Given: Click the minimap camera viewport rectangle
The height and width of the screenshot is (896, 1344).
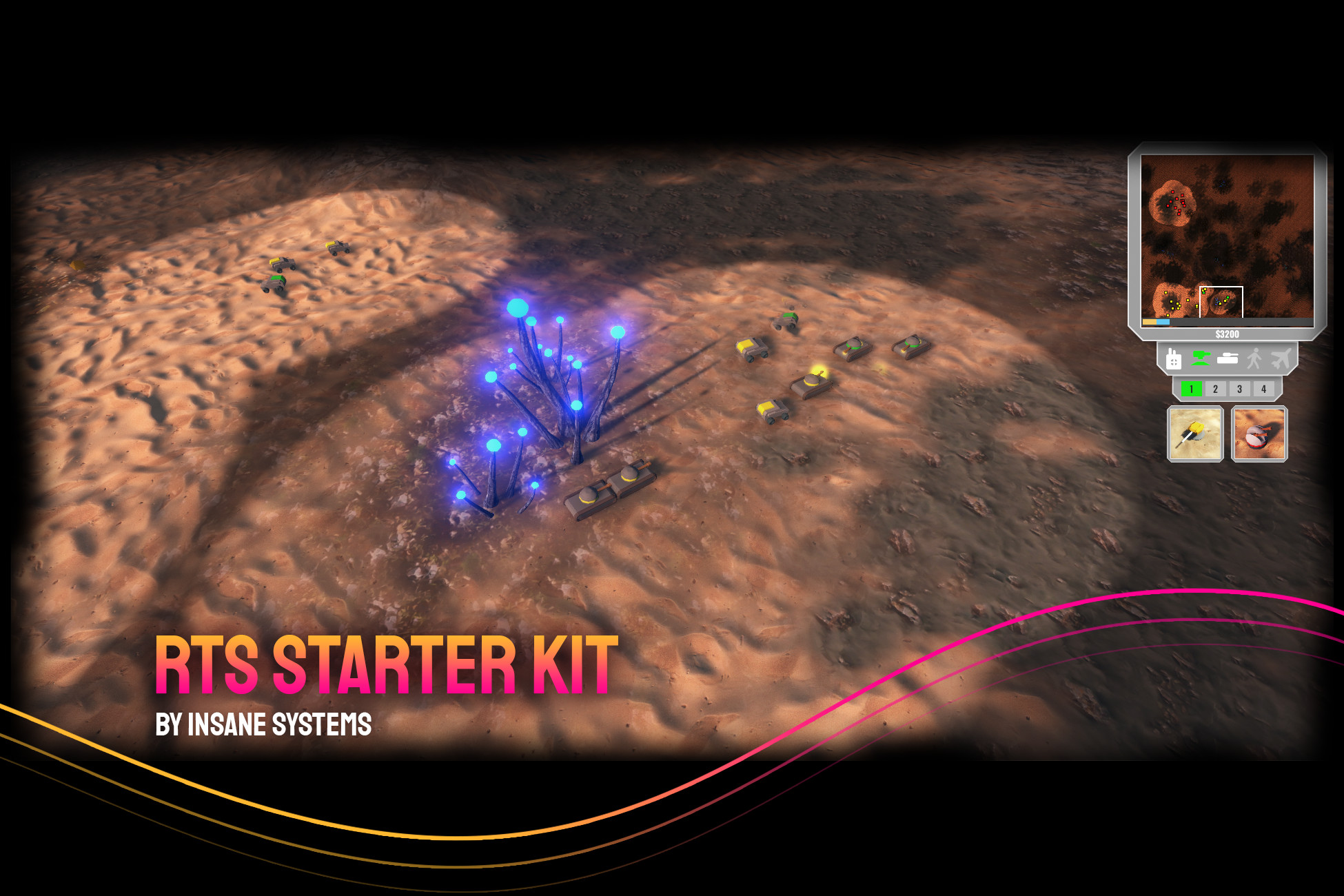Looking at the screenshot, I should click(1221, 301).
